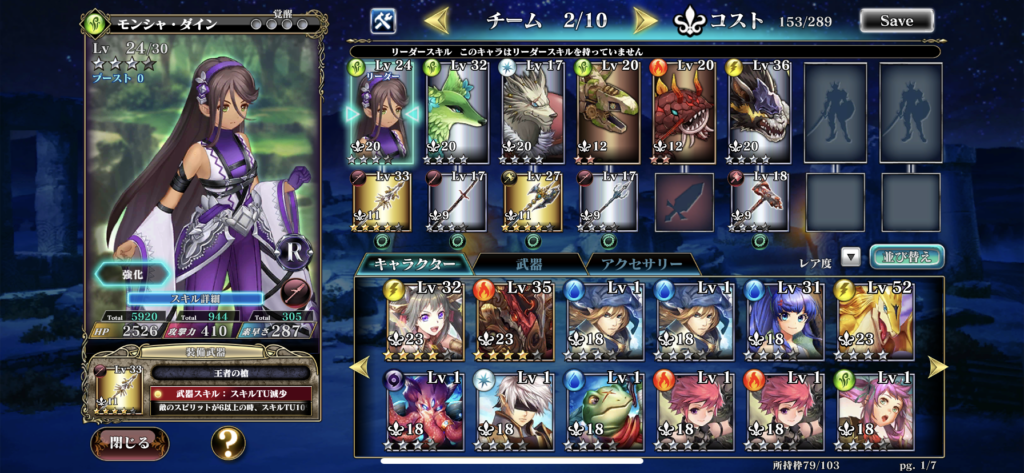The width and height of the screenshot is (1024, 473).
Task: Open help with the question mark button
Action: [x=228, y=441]
